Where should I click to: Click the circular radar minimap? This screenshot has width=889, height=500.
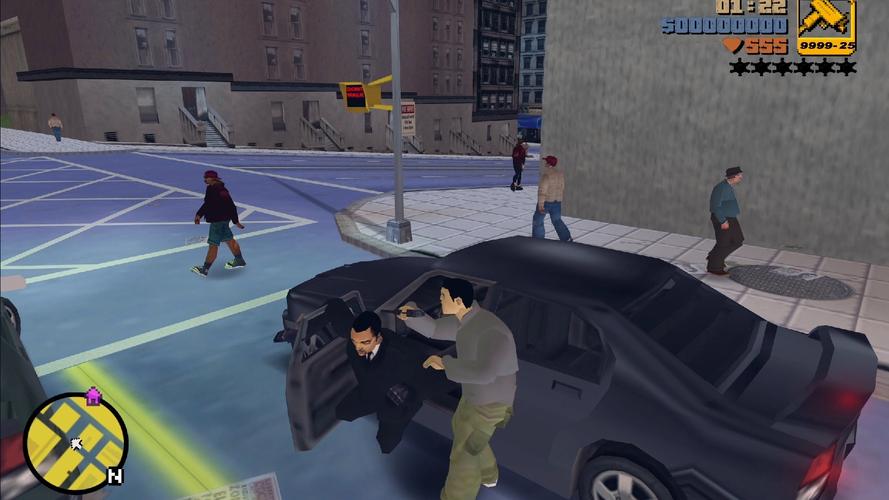tap(75, 443)
